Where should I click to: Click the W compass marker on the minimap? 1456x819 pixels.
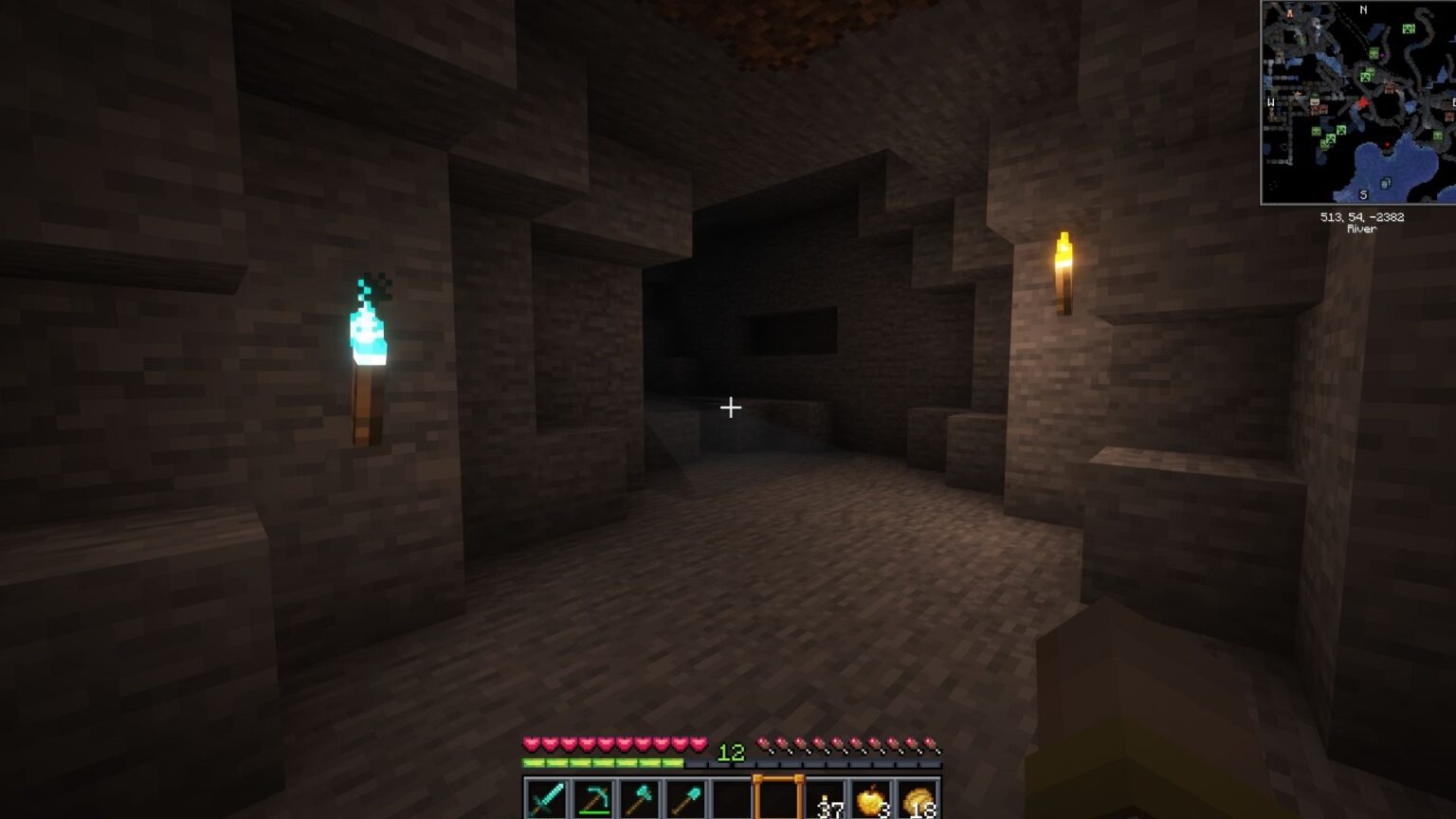(1270, 101)
